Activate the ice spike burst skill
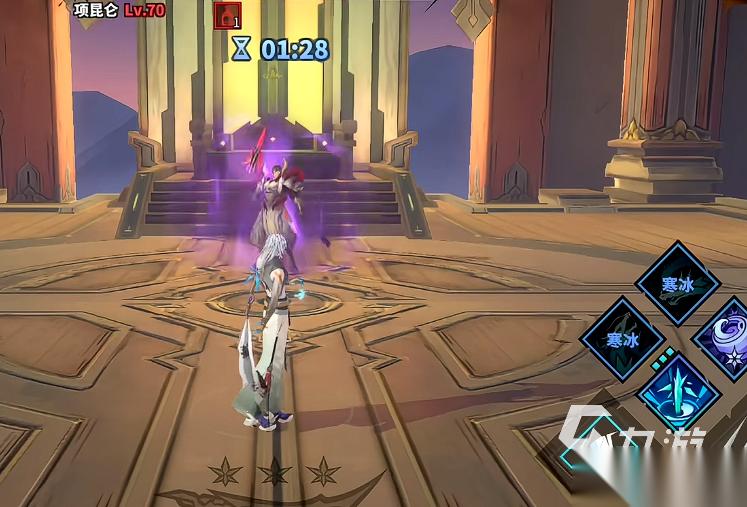The height and width of the screenshot is (507, 747). [x=679, y=391]
